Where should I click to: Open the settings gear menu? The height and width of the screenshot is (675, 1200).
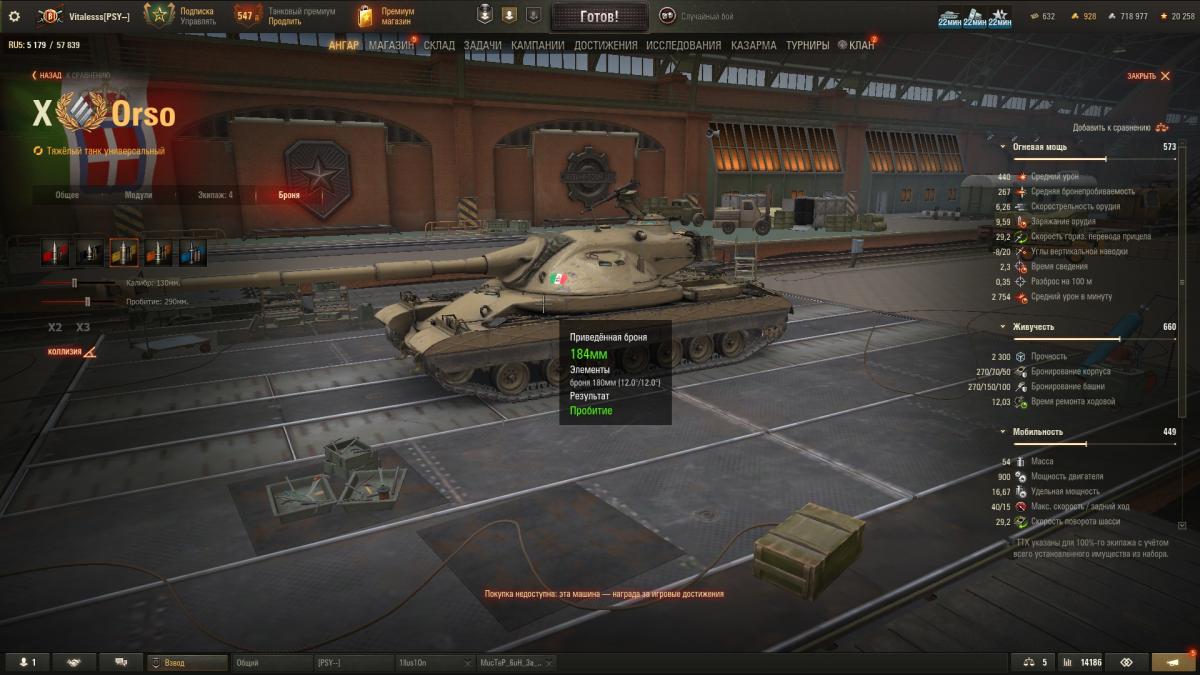[14, 16]
